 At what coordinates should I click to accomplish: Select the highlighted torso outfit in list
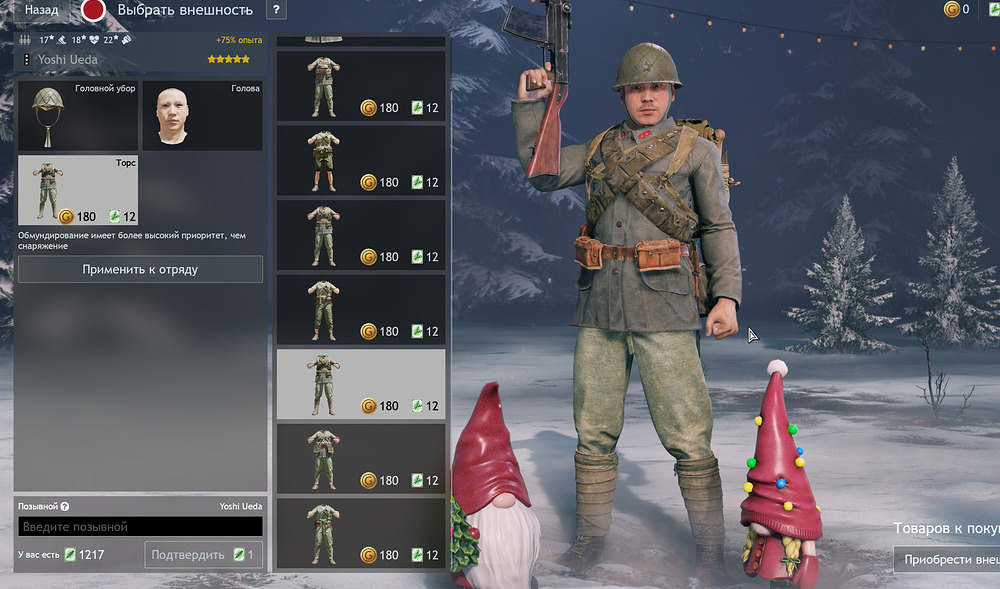pos(361,383)
